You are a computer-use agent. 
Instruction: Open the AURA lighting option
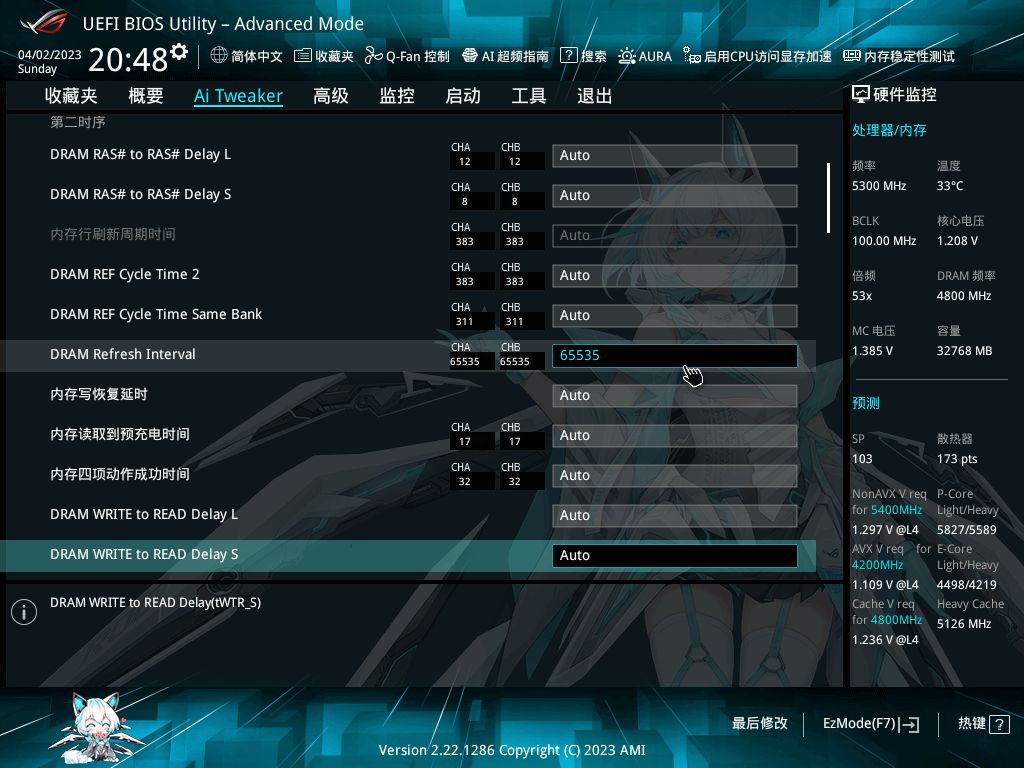(x=645, y=57)
